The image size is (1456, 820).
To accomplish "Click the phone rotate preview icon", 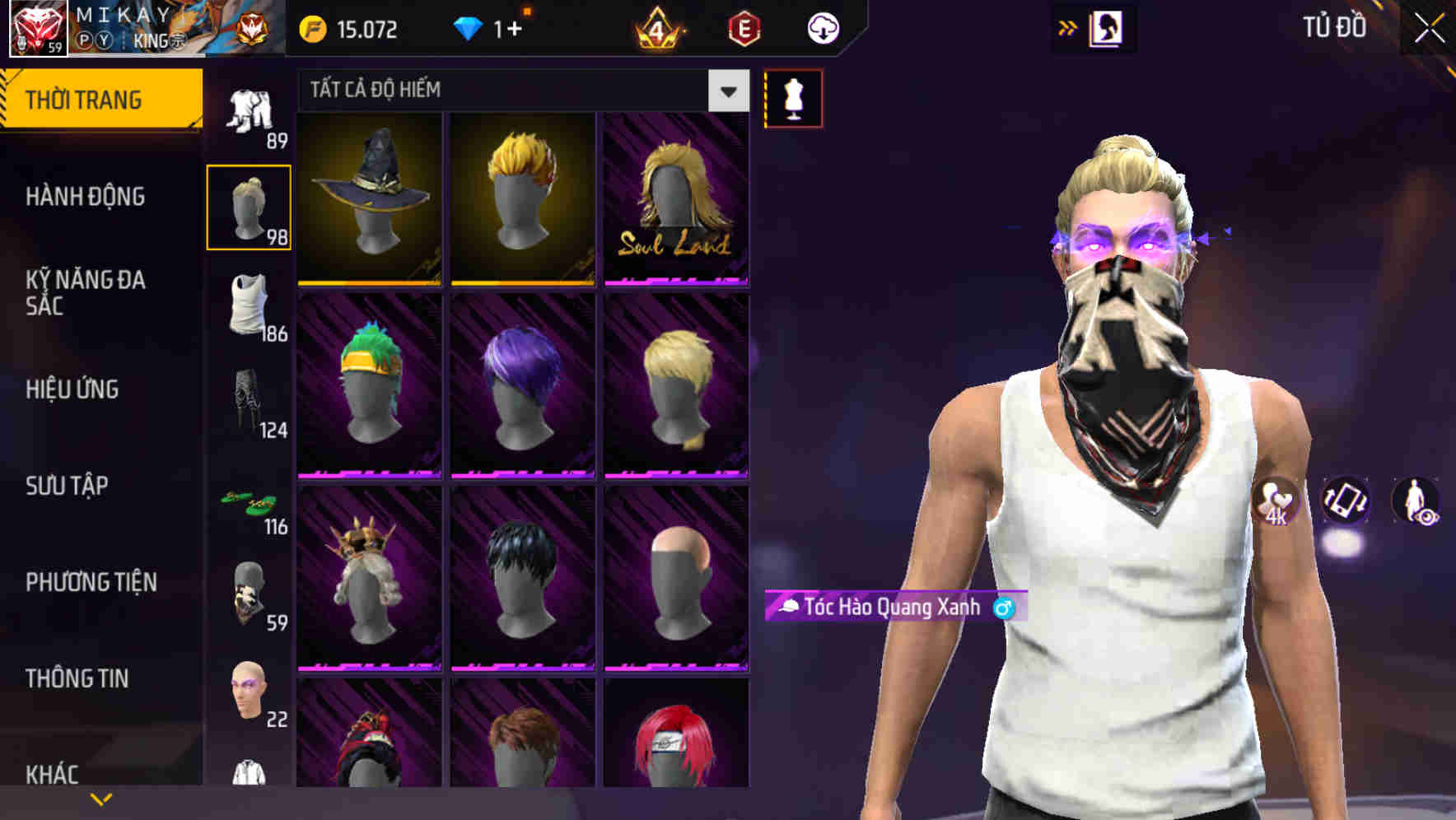I will [x=1344, y=502].
